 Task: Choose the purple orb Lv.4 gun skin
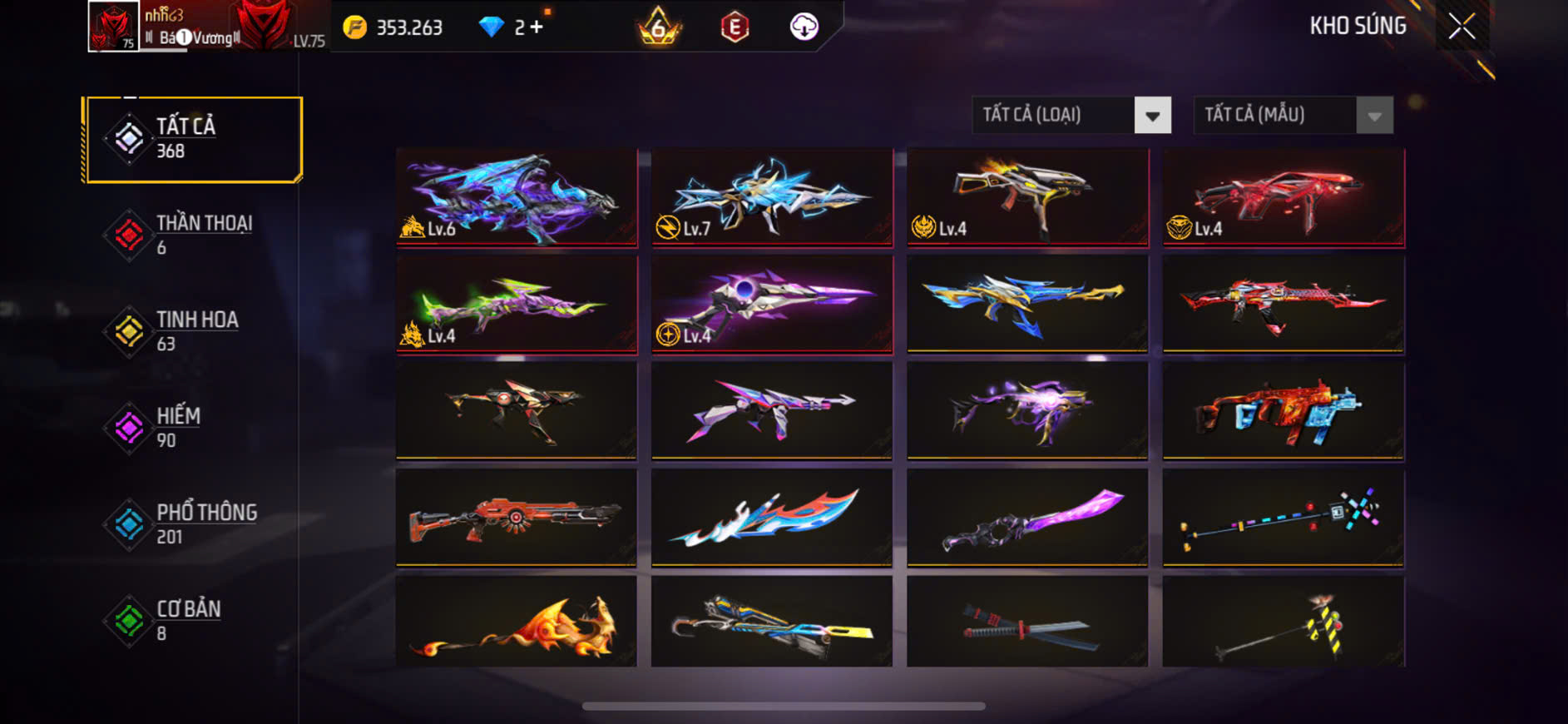pos(772,304)
